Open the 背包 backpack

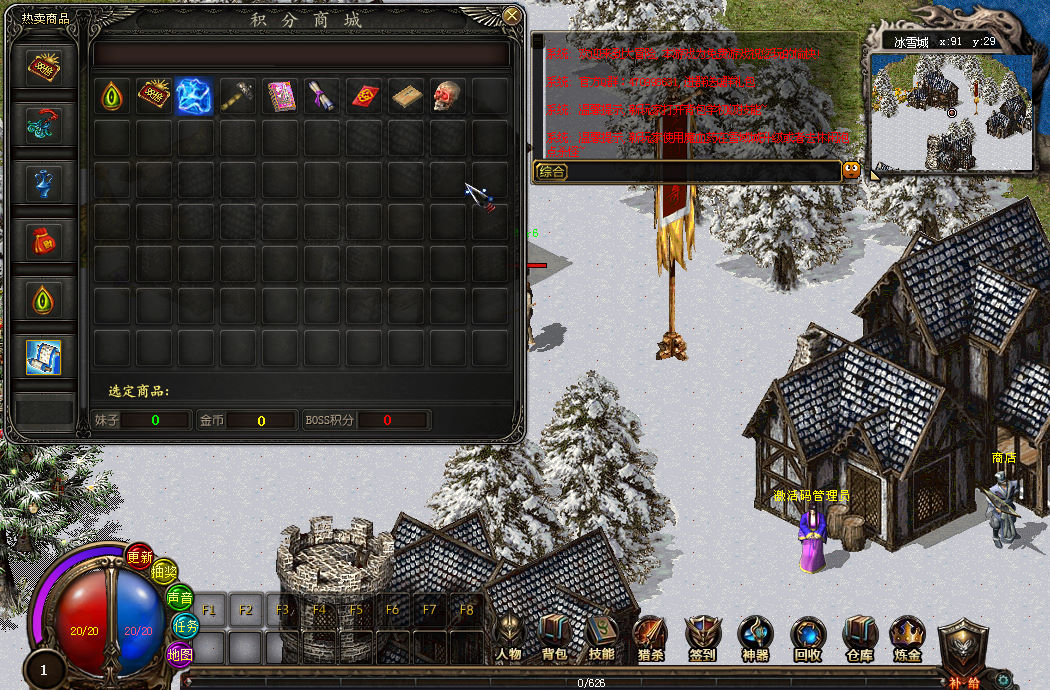[x=554, y=637]
